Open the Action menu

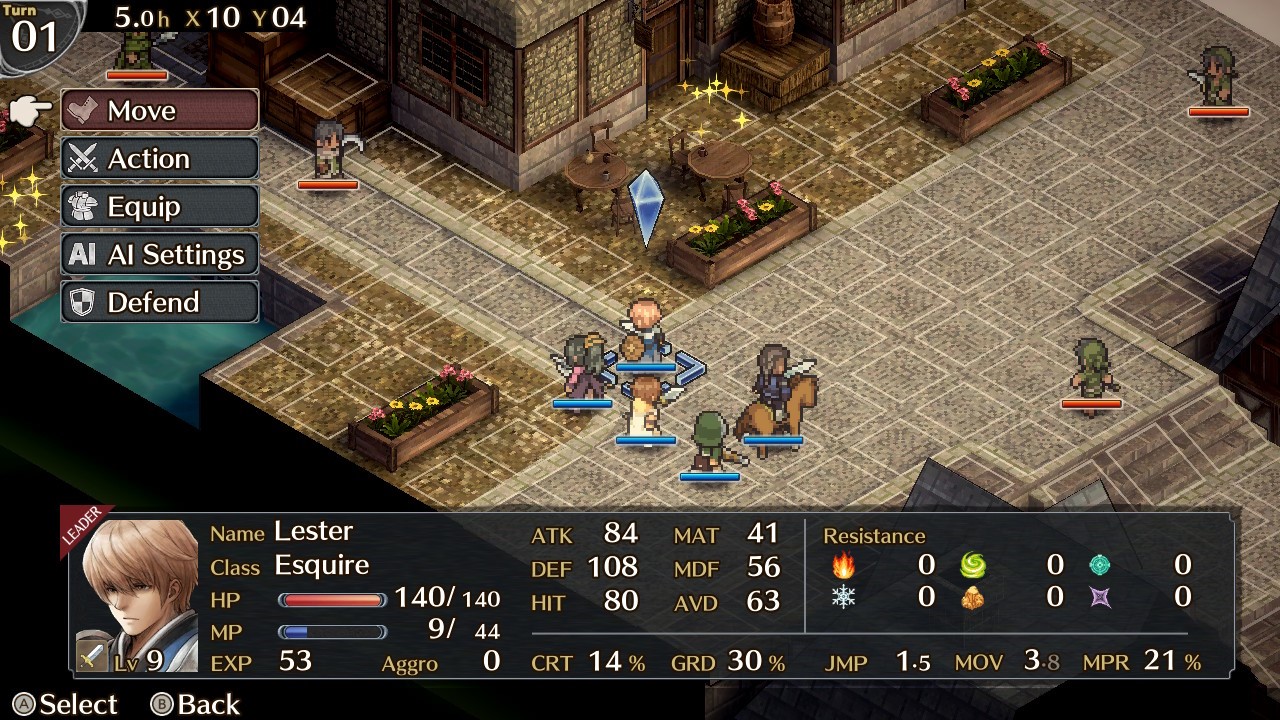(160, 158)
